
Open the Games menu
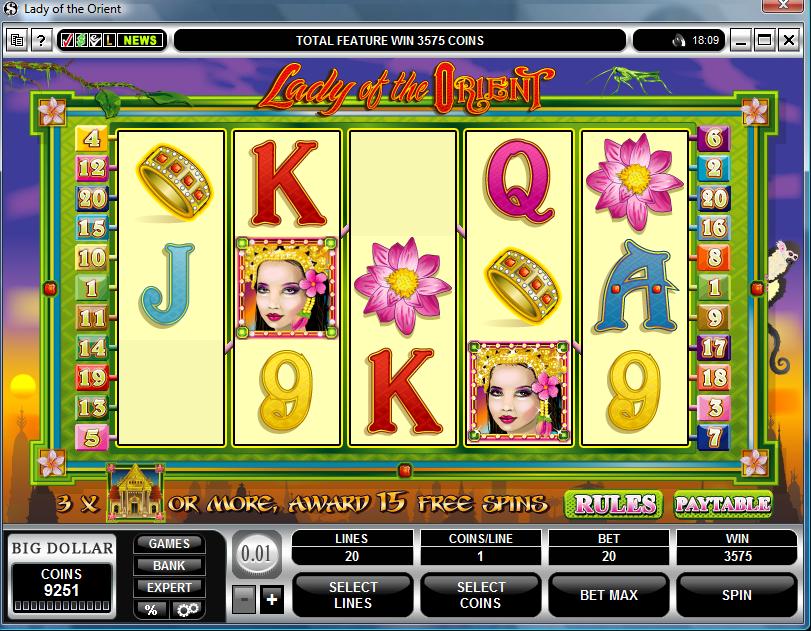[x=169, y=544]
